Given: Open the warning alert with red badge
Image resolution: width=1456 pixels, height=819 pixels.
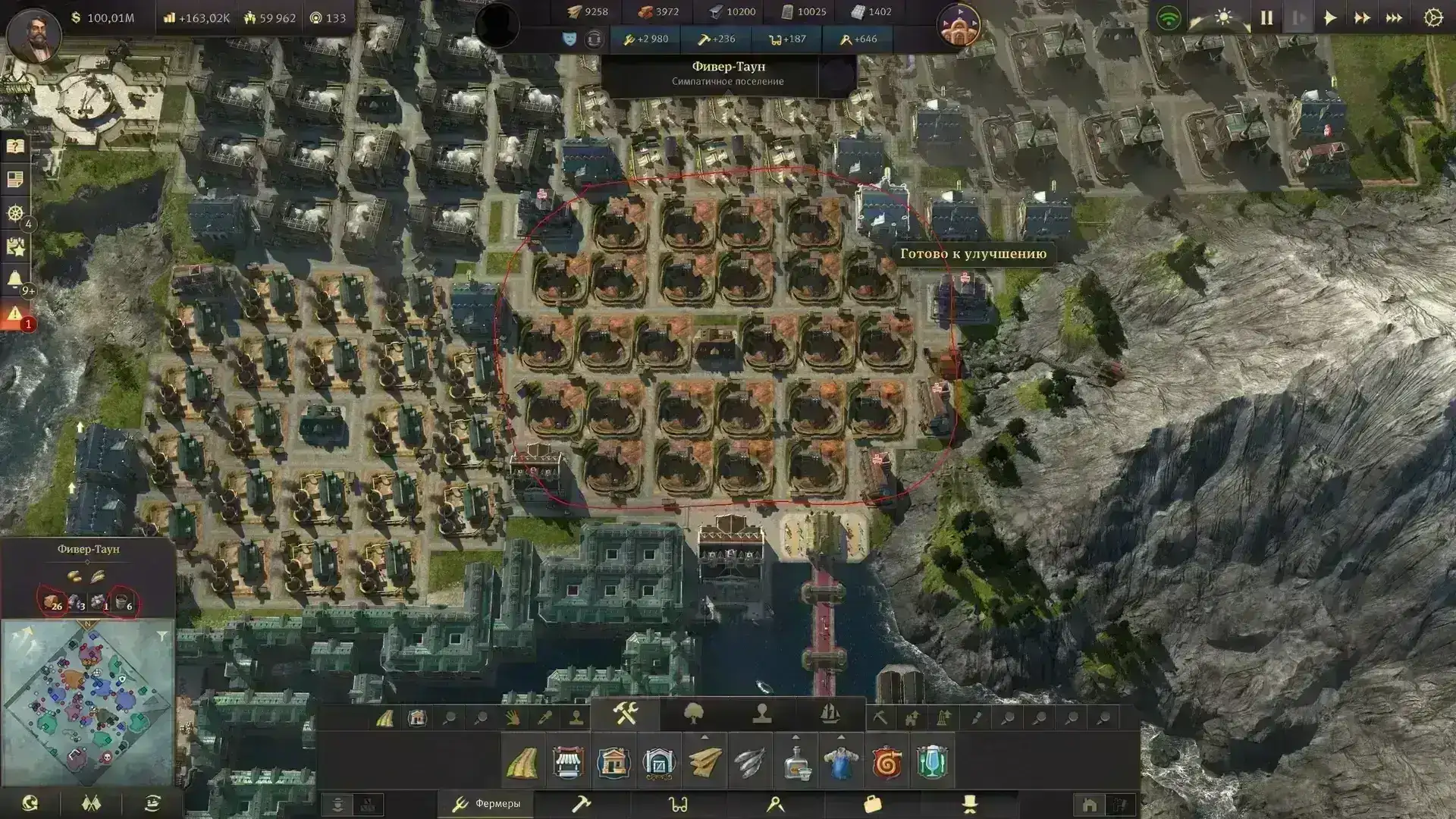Looking at the screenshot, I should coord(15,314).
